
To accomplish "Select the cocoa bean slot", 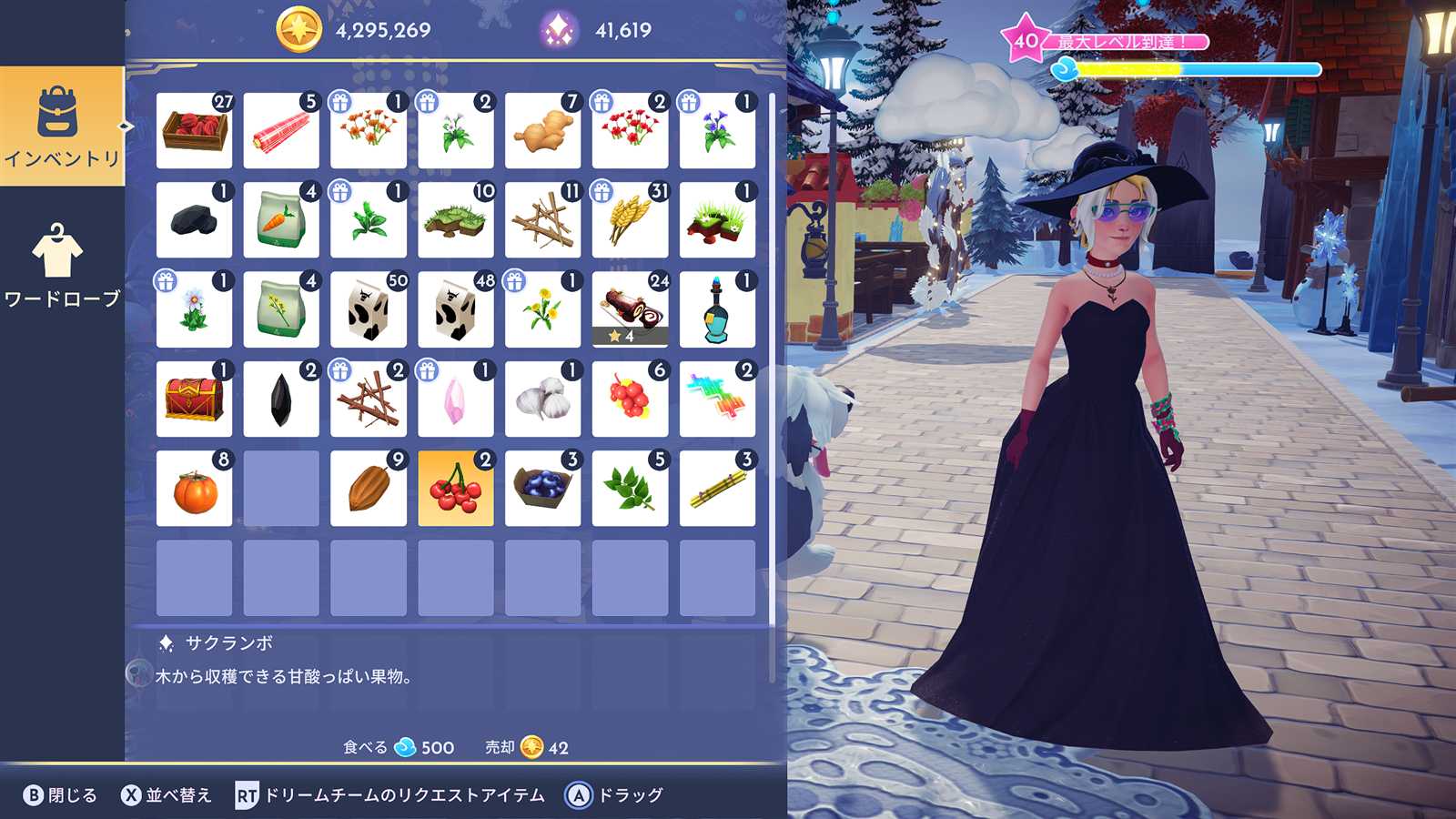I will pos(368,489).
